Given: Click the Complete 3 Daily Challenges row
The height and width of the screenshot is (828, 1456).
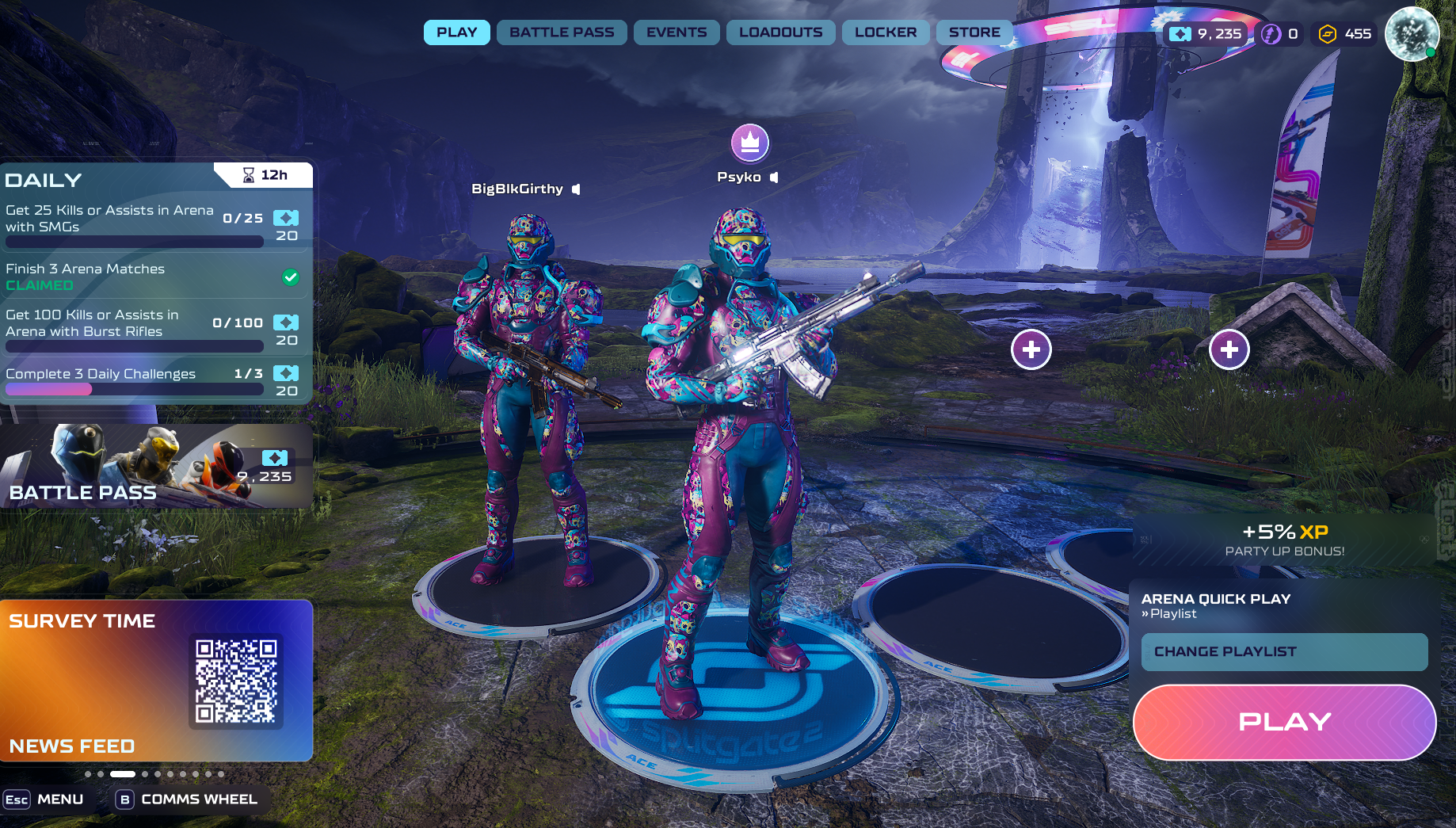Looking at the screenshot, I should coord(152,380).
